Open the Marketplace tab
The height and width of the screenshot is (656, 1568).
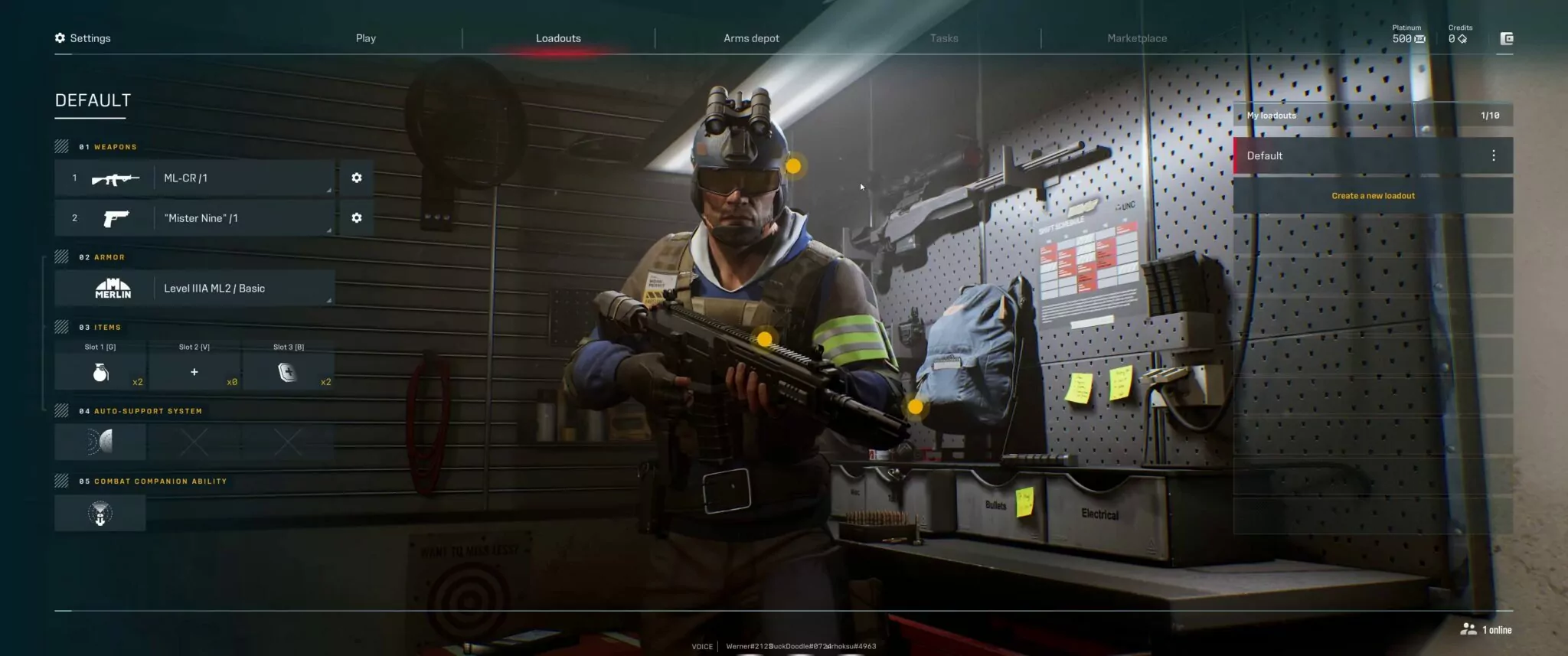(x=1135, y=38)
